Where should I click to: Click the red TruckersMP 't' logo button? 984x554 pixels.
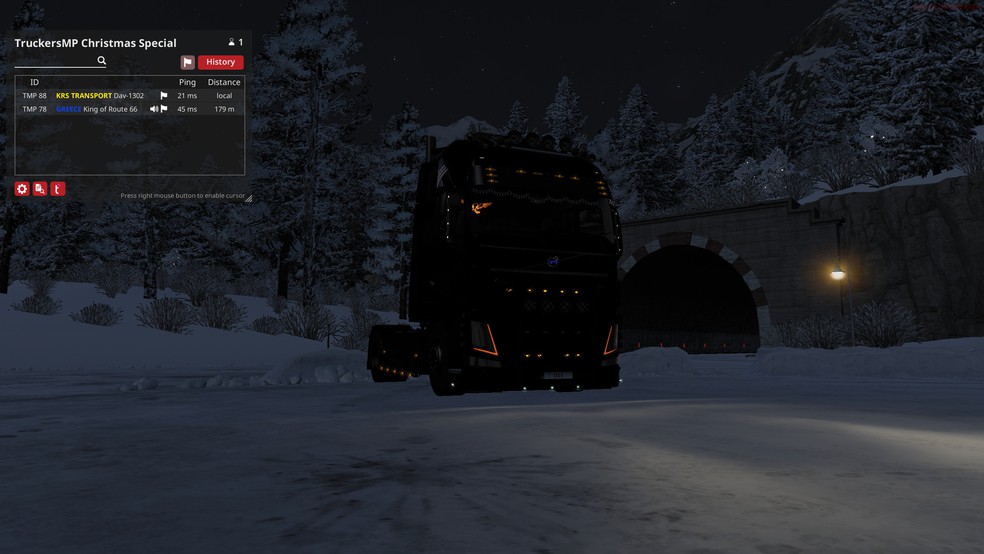pyautogui.click(x=58, y=189)
